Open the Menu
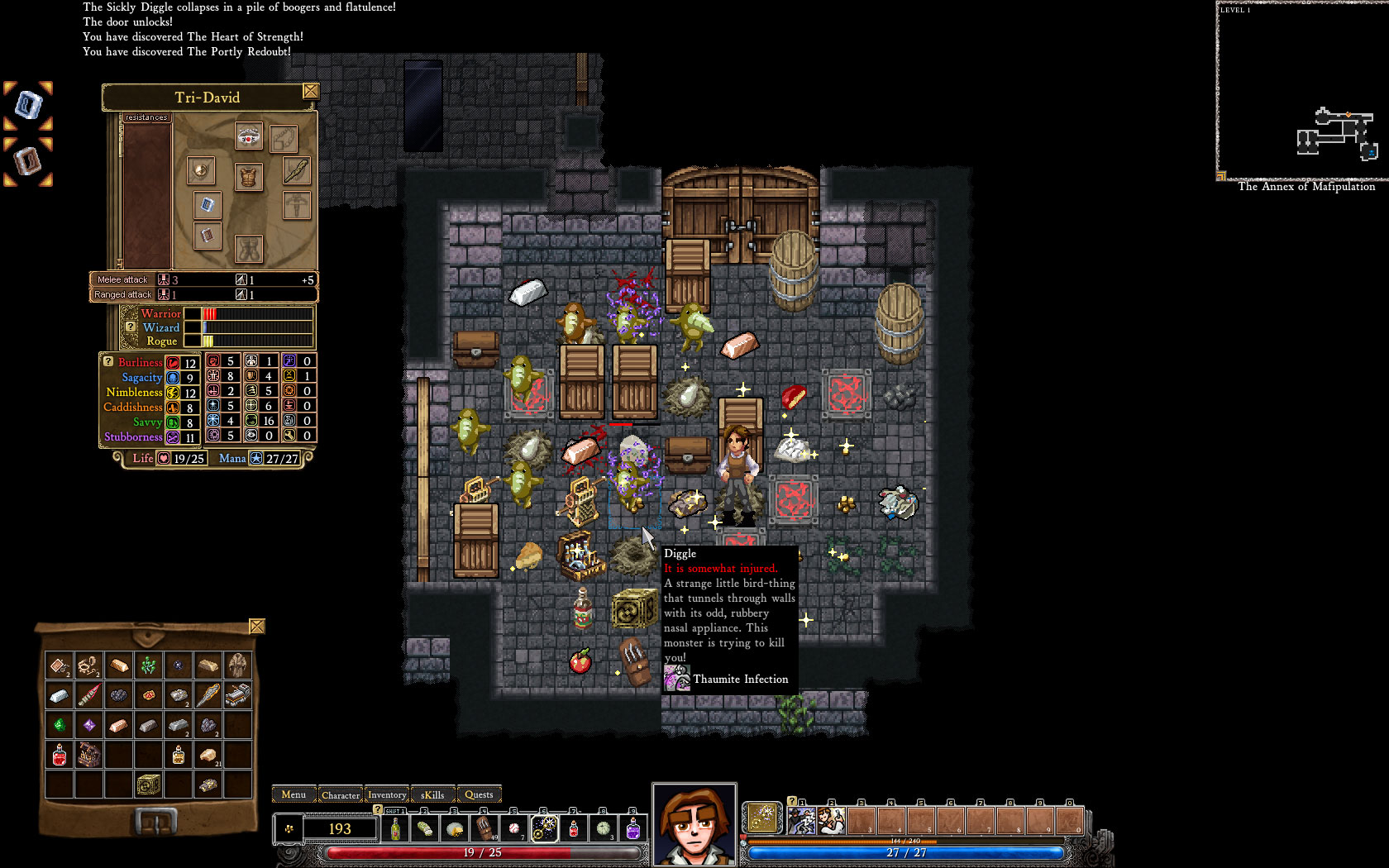Viewport: 1389px width, 868px height. tap(293, 794)
